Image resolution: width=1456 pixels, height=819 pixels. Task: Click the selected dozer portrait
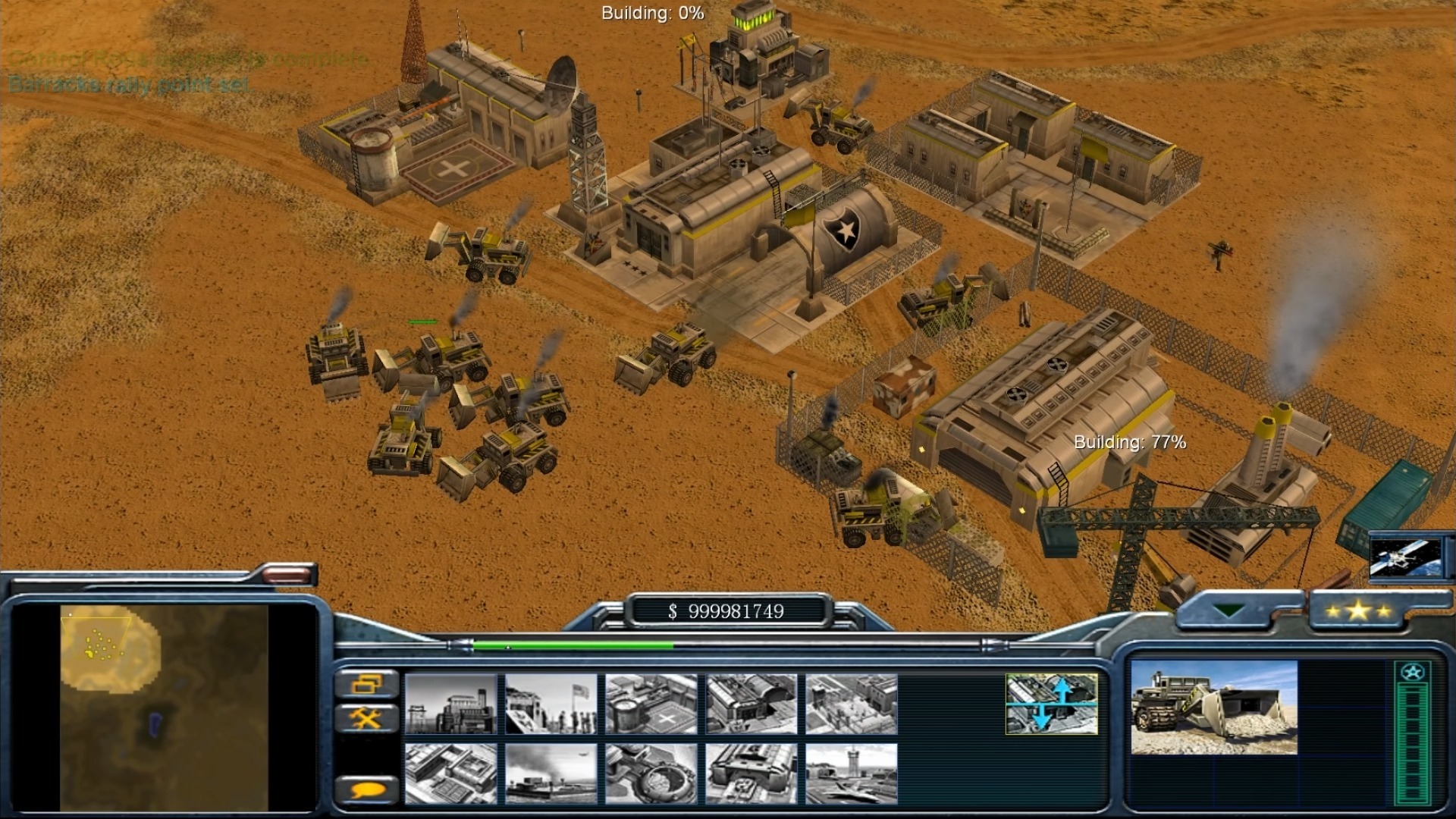point(1213,707)
